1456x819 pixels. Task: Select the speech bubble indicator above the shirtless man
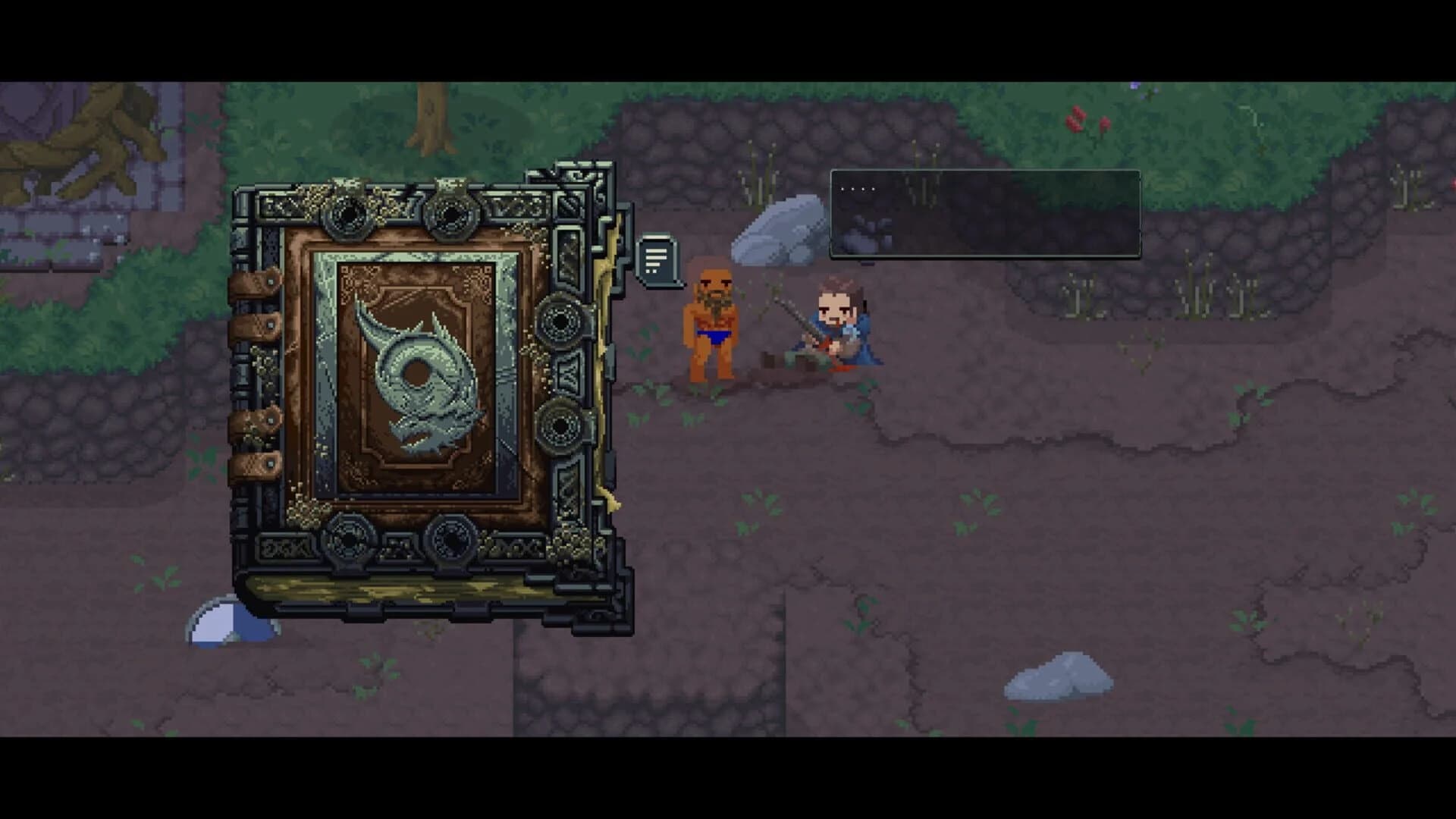(x=657, y=259)
